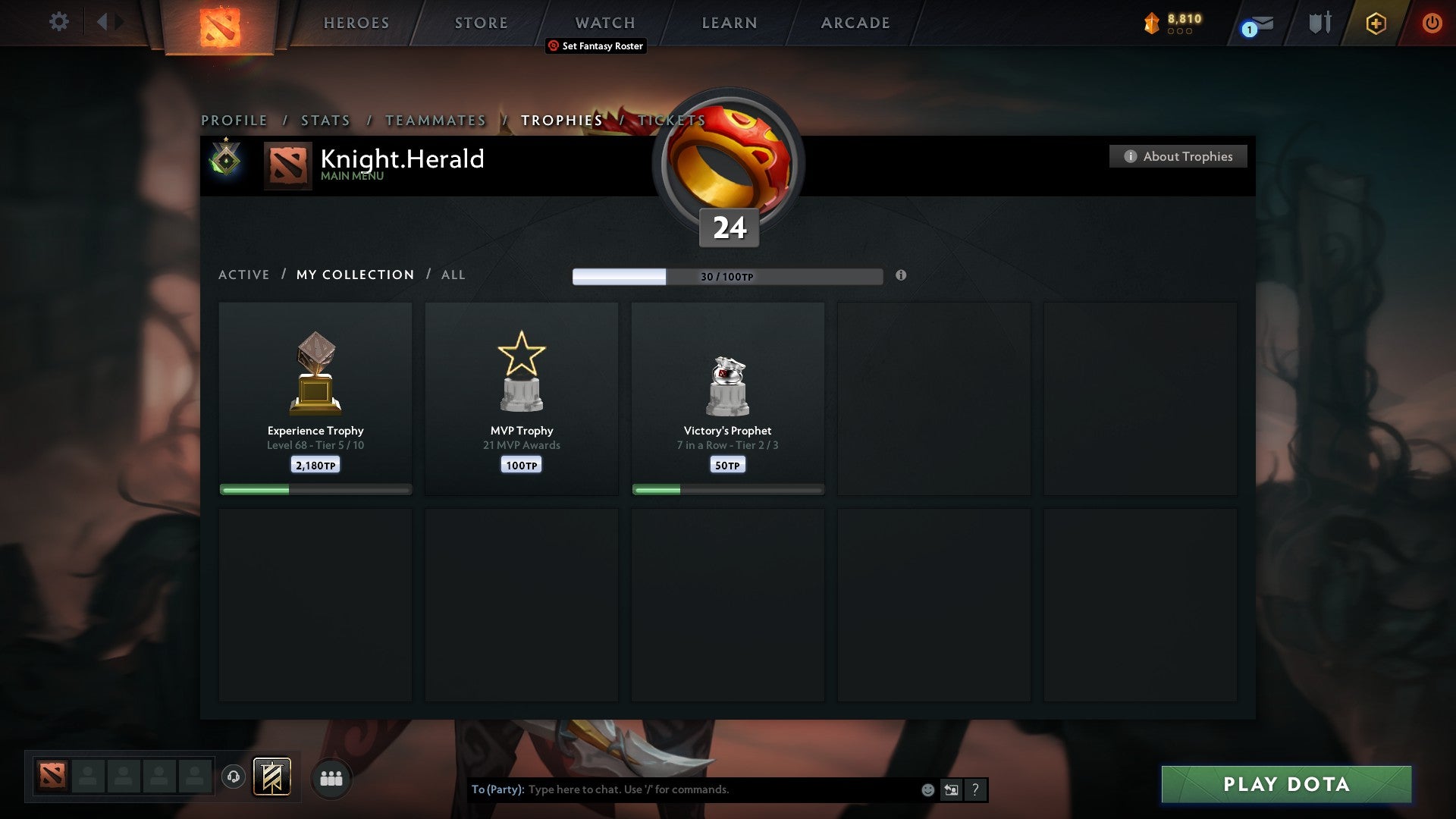Select the Experience Trophy card
This screenshot has height=819, width=1456.
315,394
